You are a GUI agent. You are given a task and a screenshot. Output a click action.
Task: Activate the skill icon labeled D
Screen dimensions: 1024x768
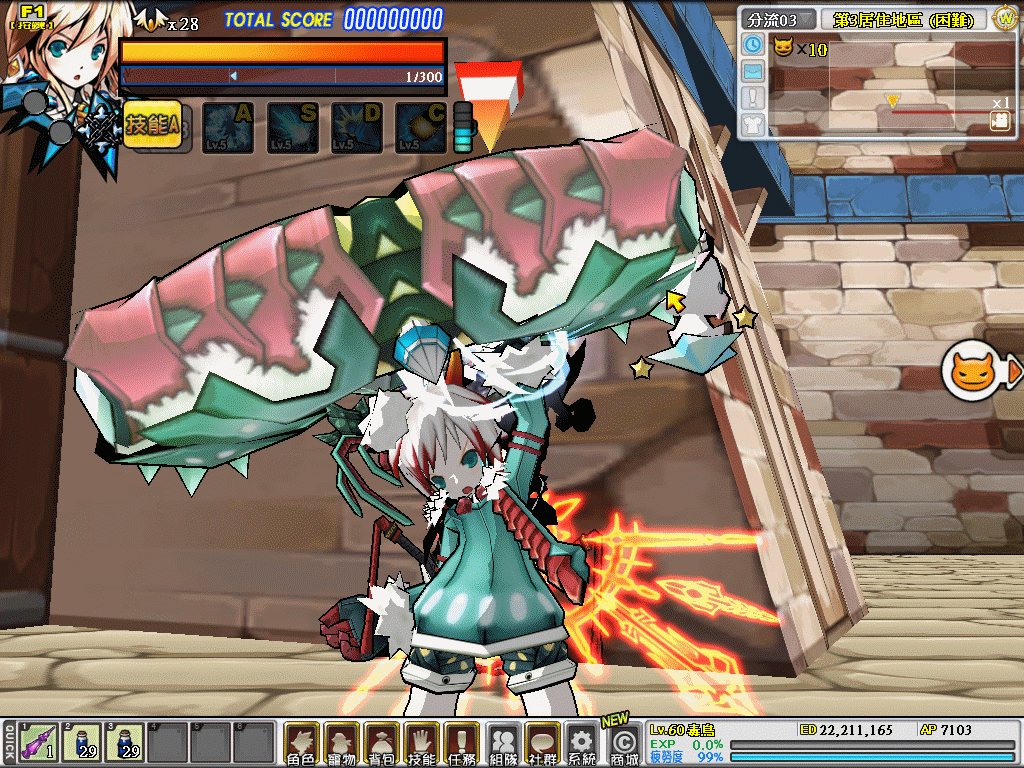[356, 128]
